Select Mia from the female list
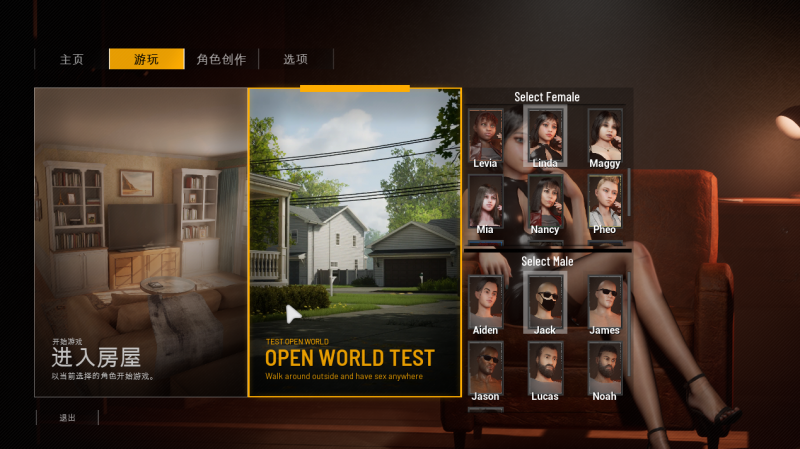Image resolution: width=800 pixels, height=449 pixels. click(486, 201)
